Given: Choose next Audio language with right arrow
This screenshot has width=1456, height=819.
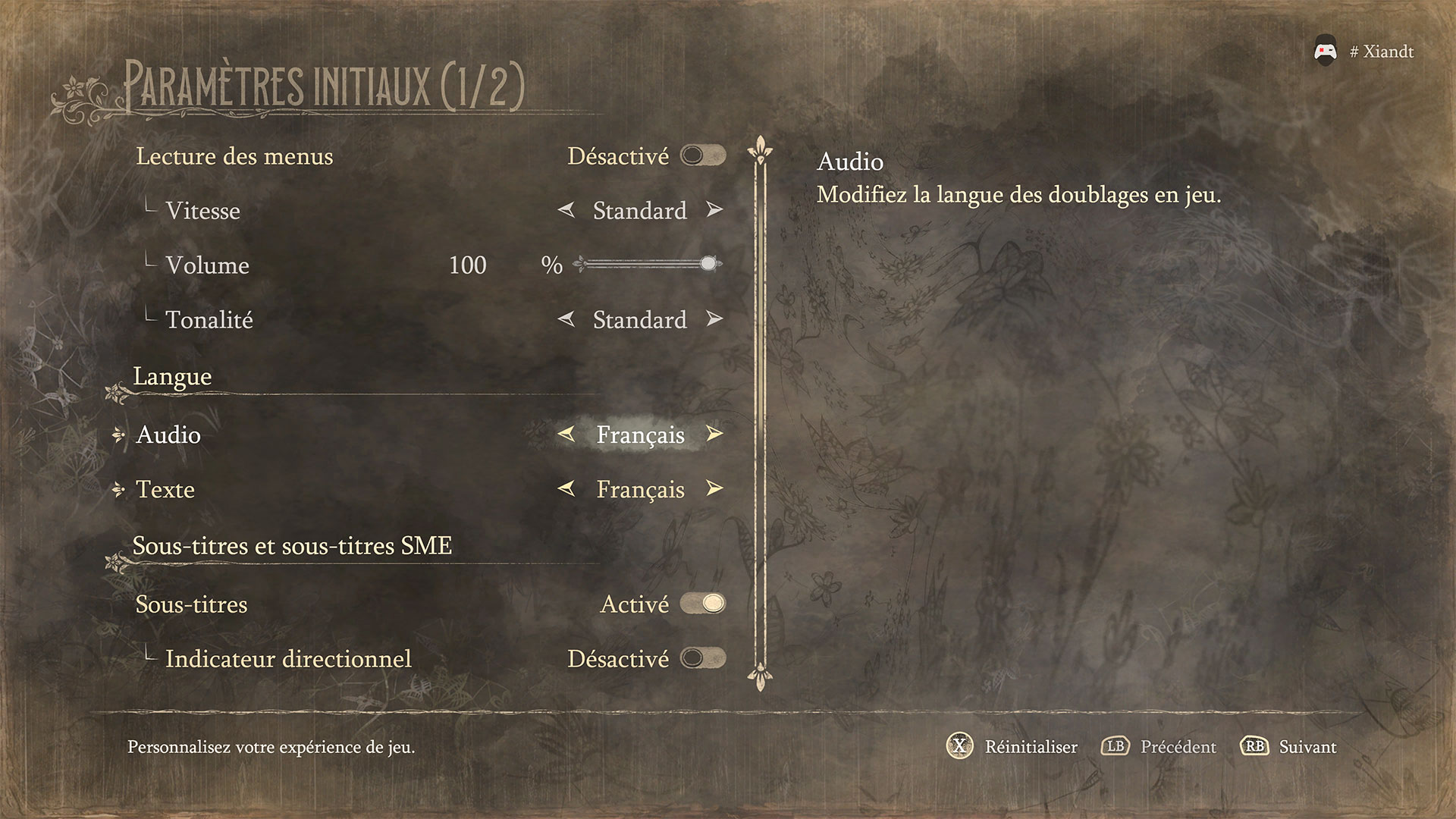Looking at the screenshot, I should (714, 435).
